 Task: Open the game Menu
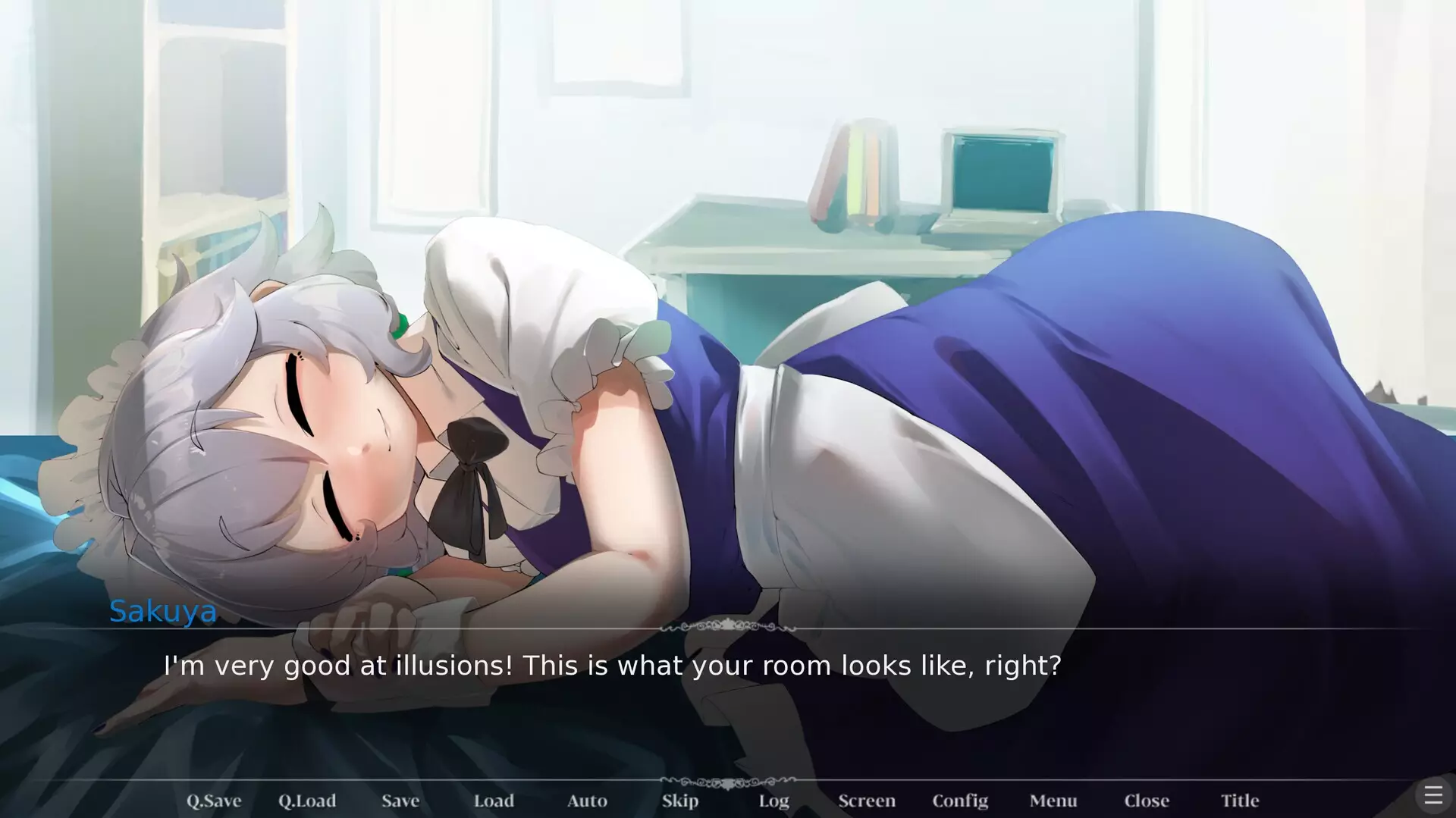coord(1053,801)
